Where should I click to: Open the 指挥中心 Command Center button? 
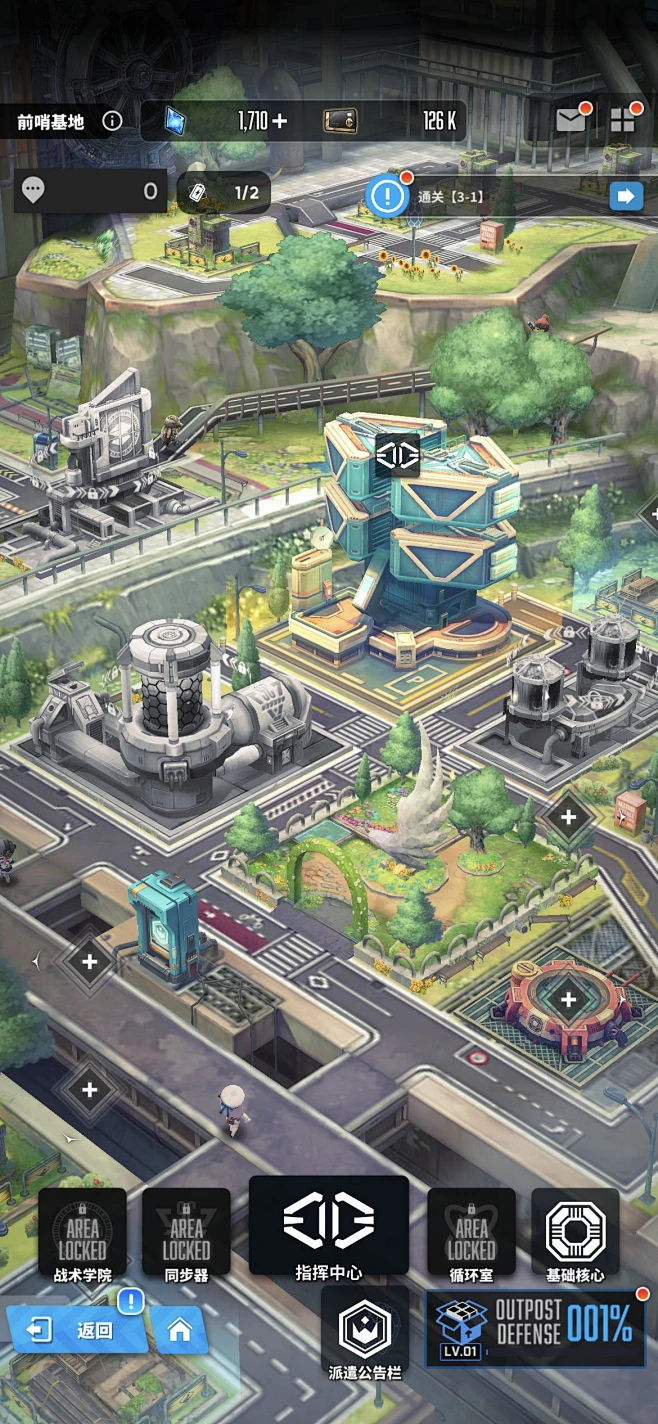click(x=329, y=1229)
